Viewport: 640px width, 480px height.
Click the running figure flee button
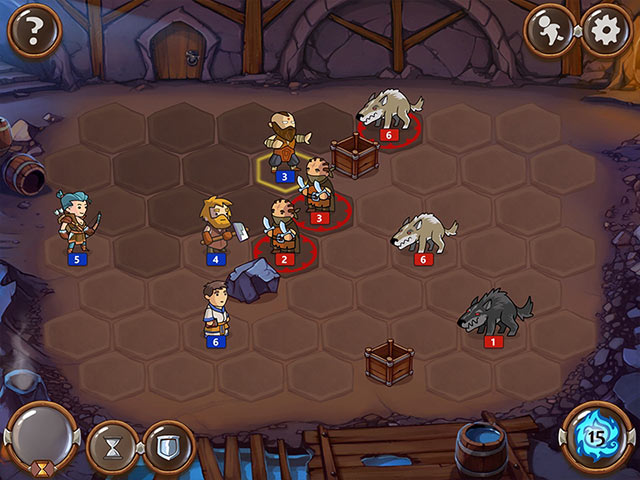(550, 32)
